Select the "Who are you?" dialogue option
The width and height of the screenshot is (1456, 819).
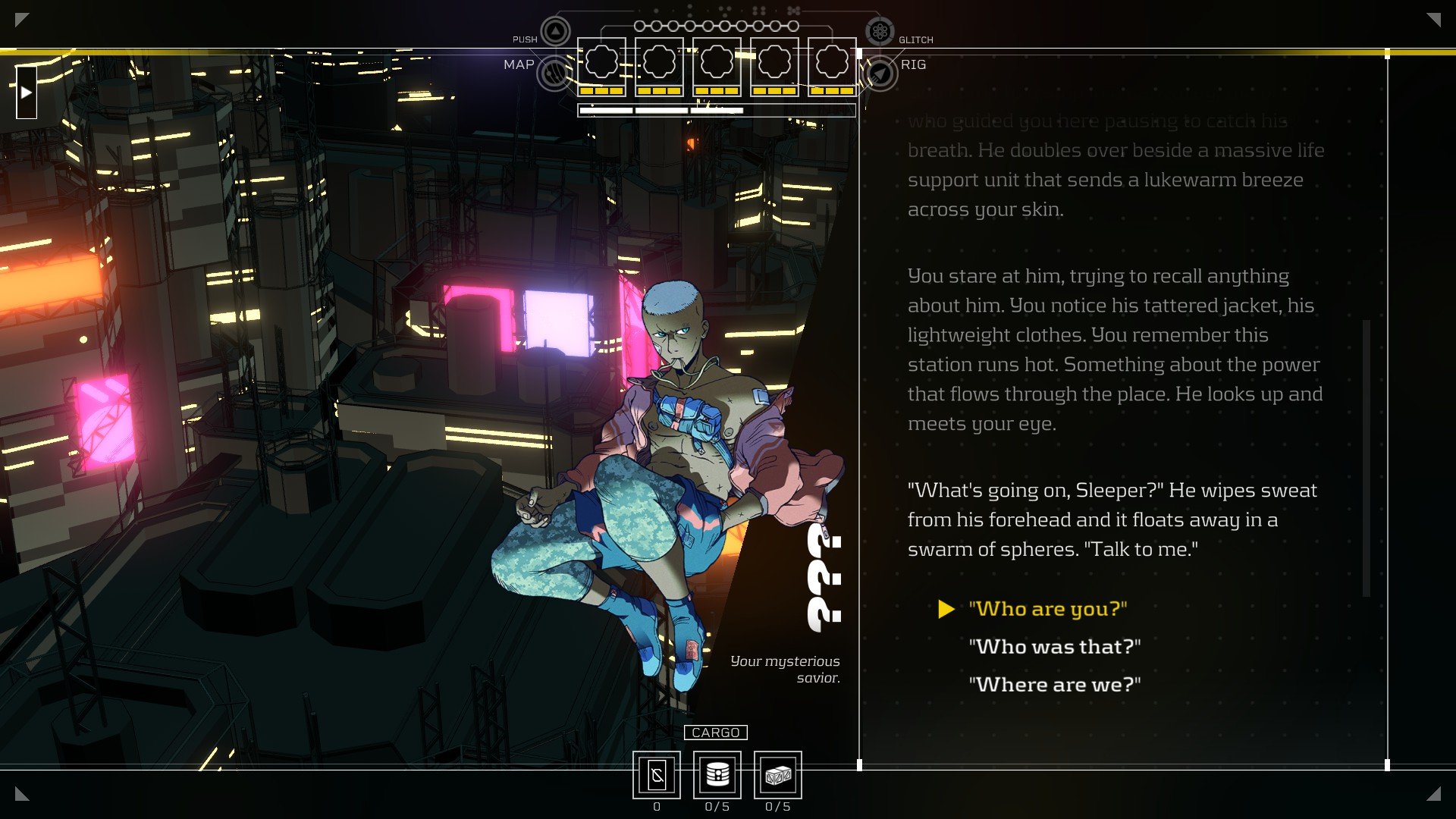click(x=1049, y=608)
